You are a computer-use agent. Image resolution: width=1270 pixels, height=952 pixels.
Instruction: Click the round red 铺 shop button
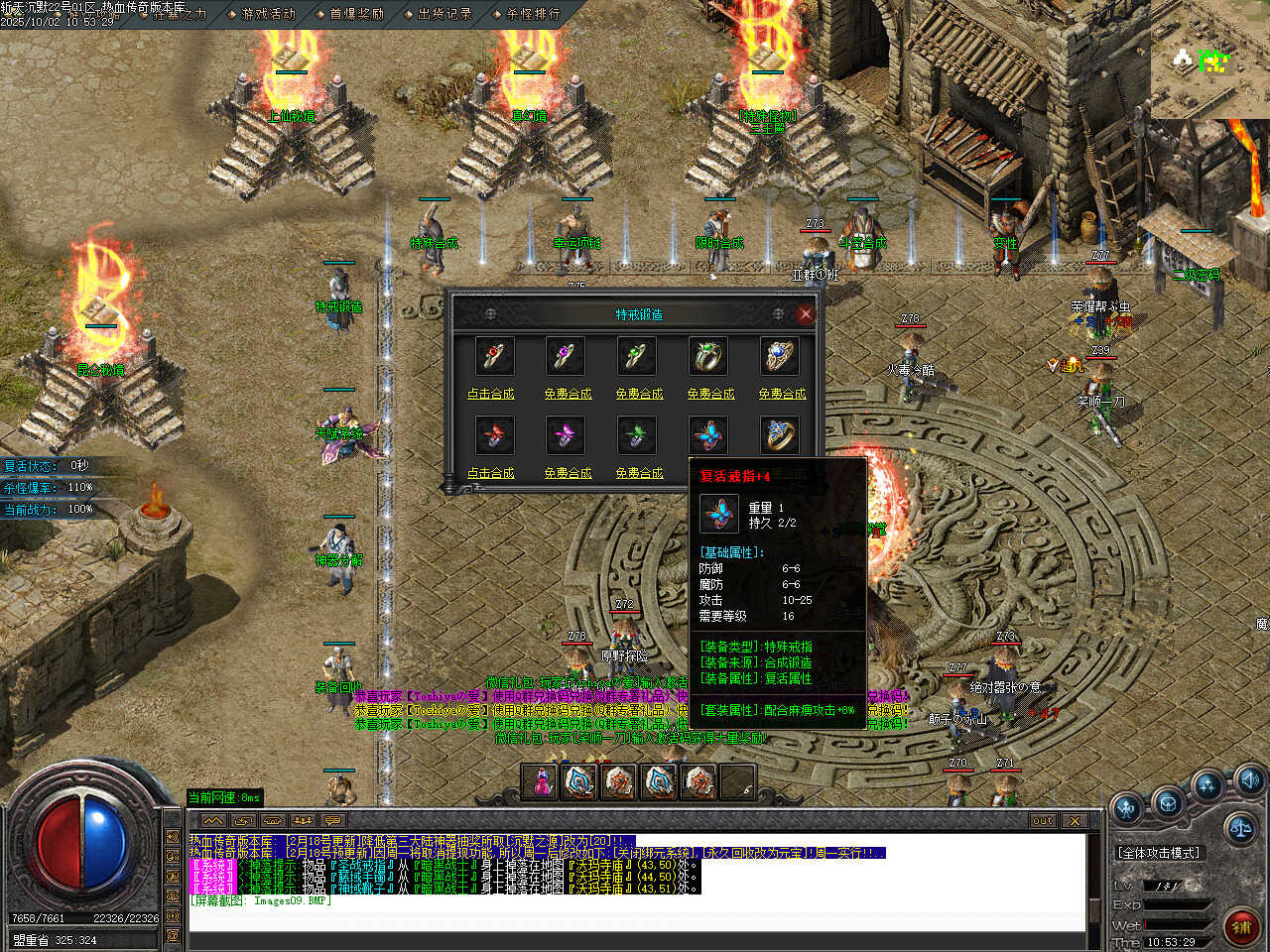pyautogui.click(x=1241, y=926)
